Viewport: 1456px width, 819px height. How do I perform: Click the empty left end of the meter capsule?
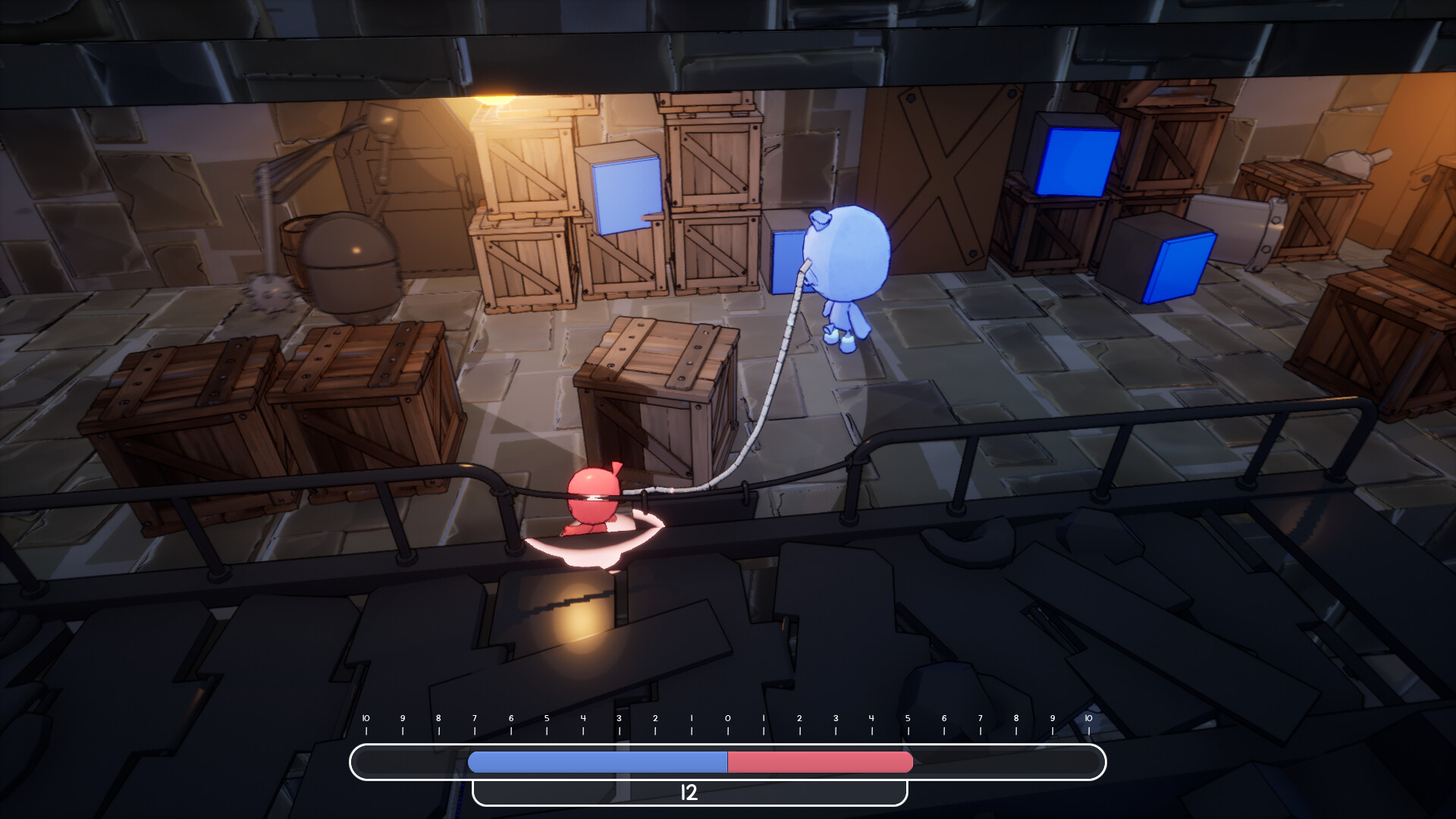[402, 763]
